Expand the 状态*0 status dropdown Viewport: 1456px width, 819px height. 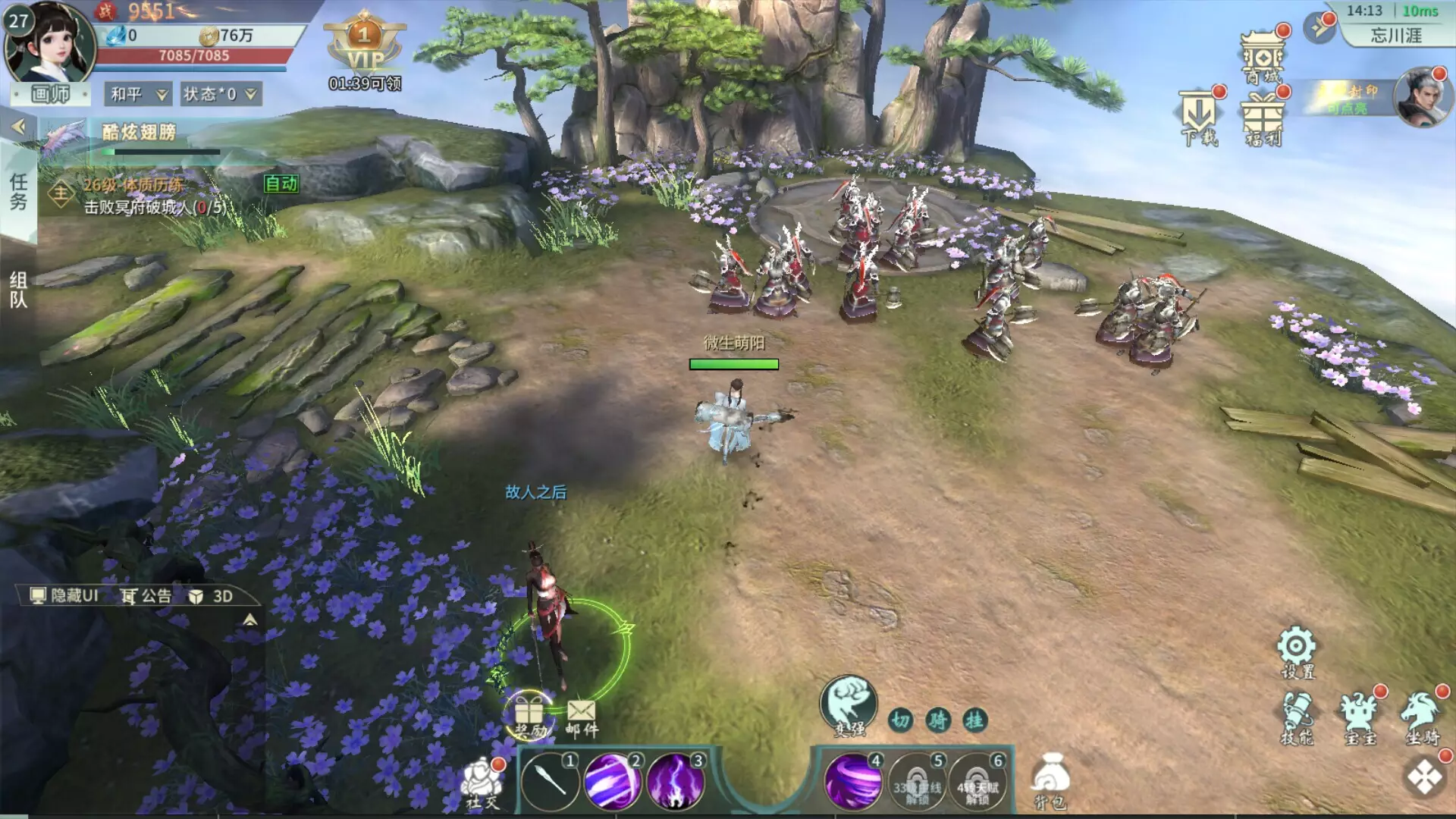[220, 94]
